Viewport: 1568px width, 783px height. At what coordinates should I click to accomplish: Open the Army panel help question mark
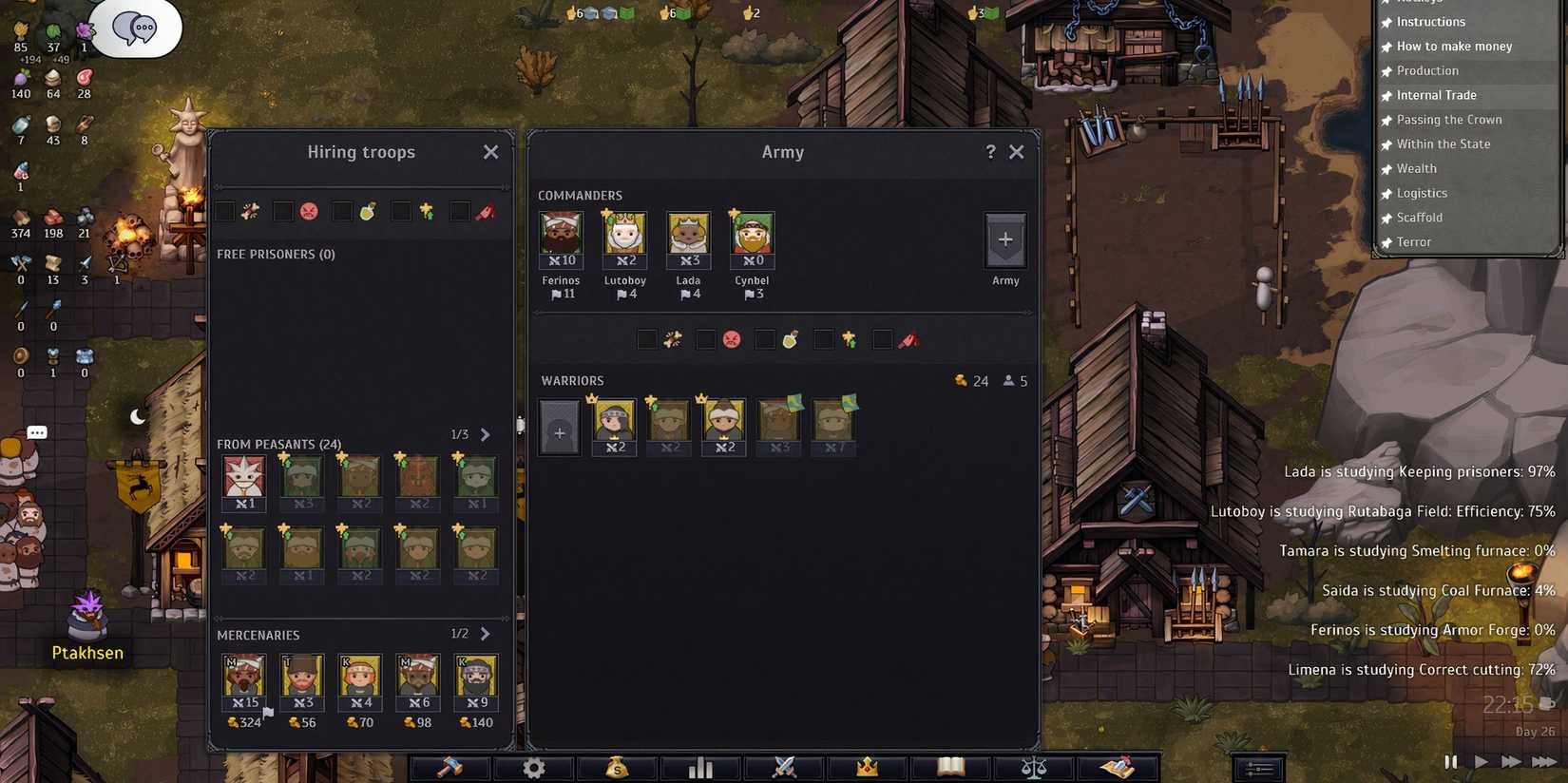(x=990, y=151)
